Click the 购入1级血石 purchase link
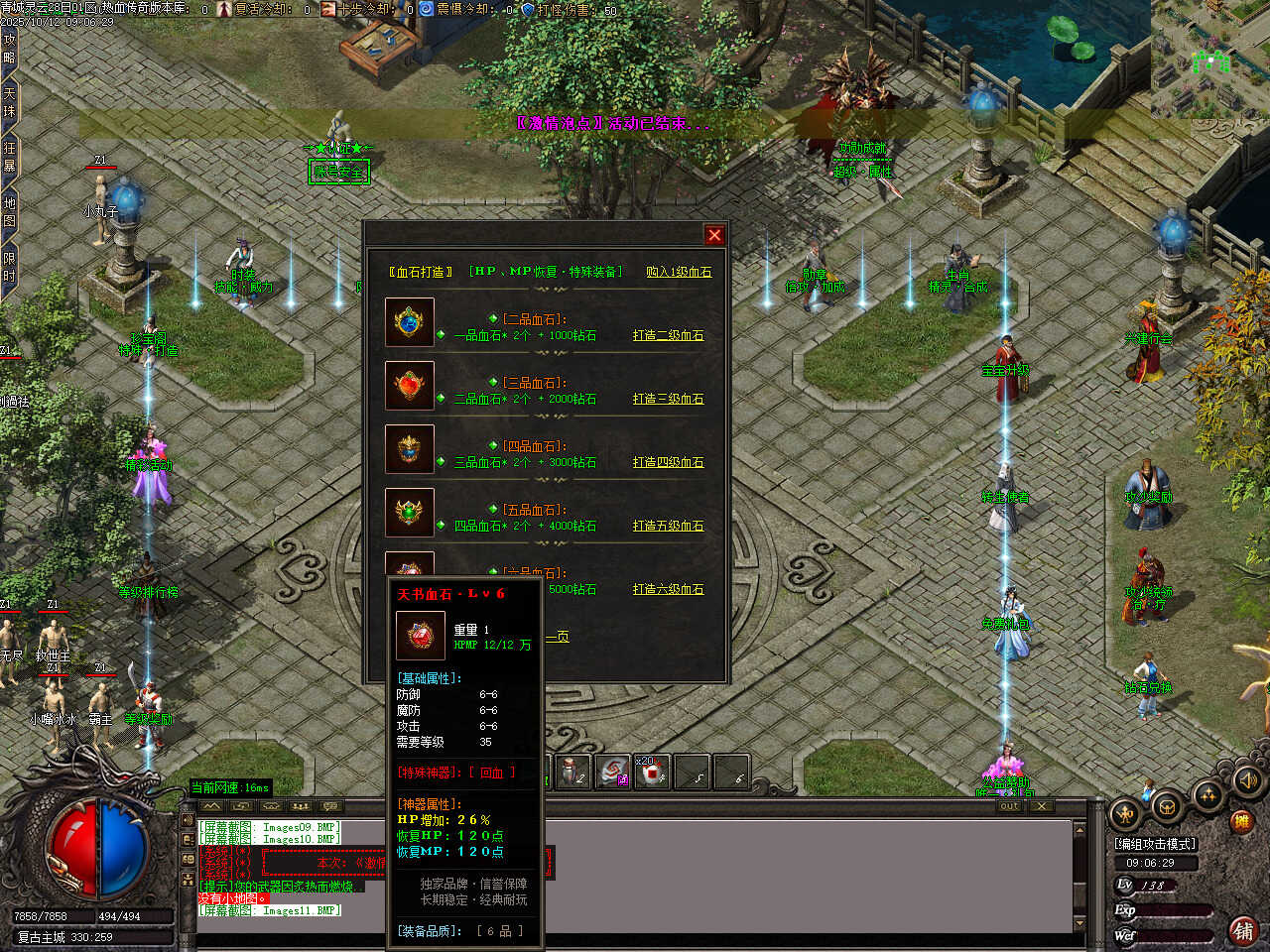This screenshot has width=1270, height=952. click(679, 272)
